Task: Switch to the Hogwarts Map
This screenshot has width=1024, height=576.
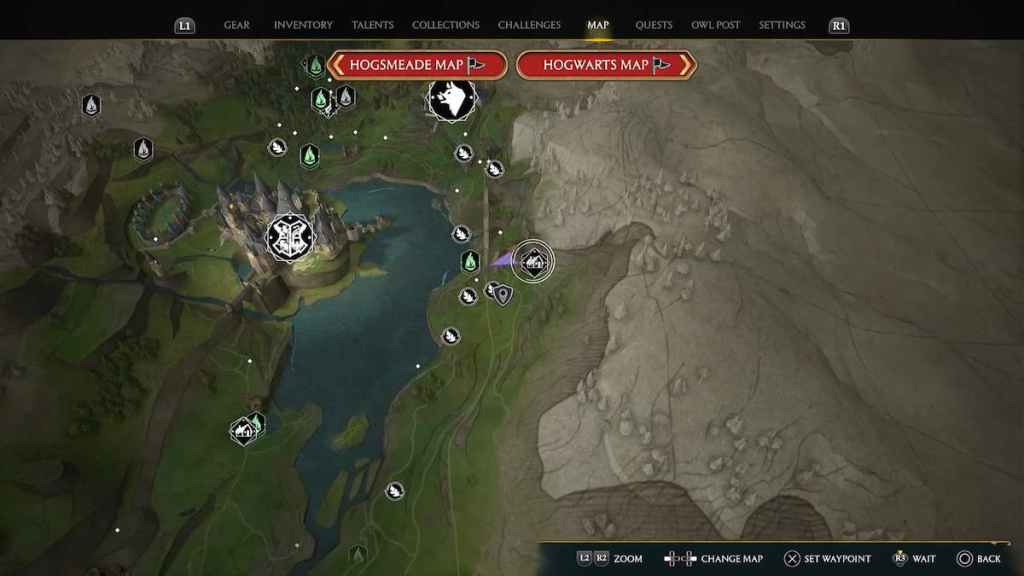Action: pyautogui.click(x=606, y=65)
